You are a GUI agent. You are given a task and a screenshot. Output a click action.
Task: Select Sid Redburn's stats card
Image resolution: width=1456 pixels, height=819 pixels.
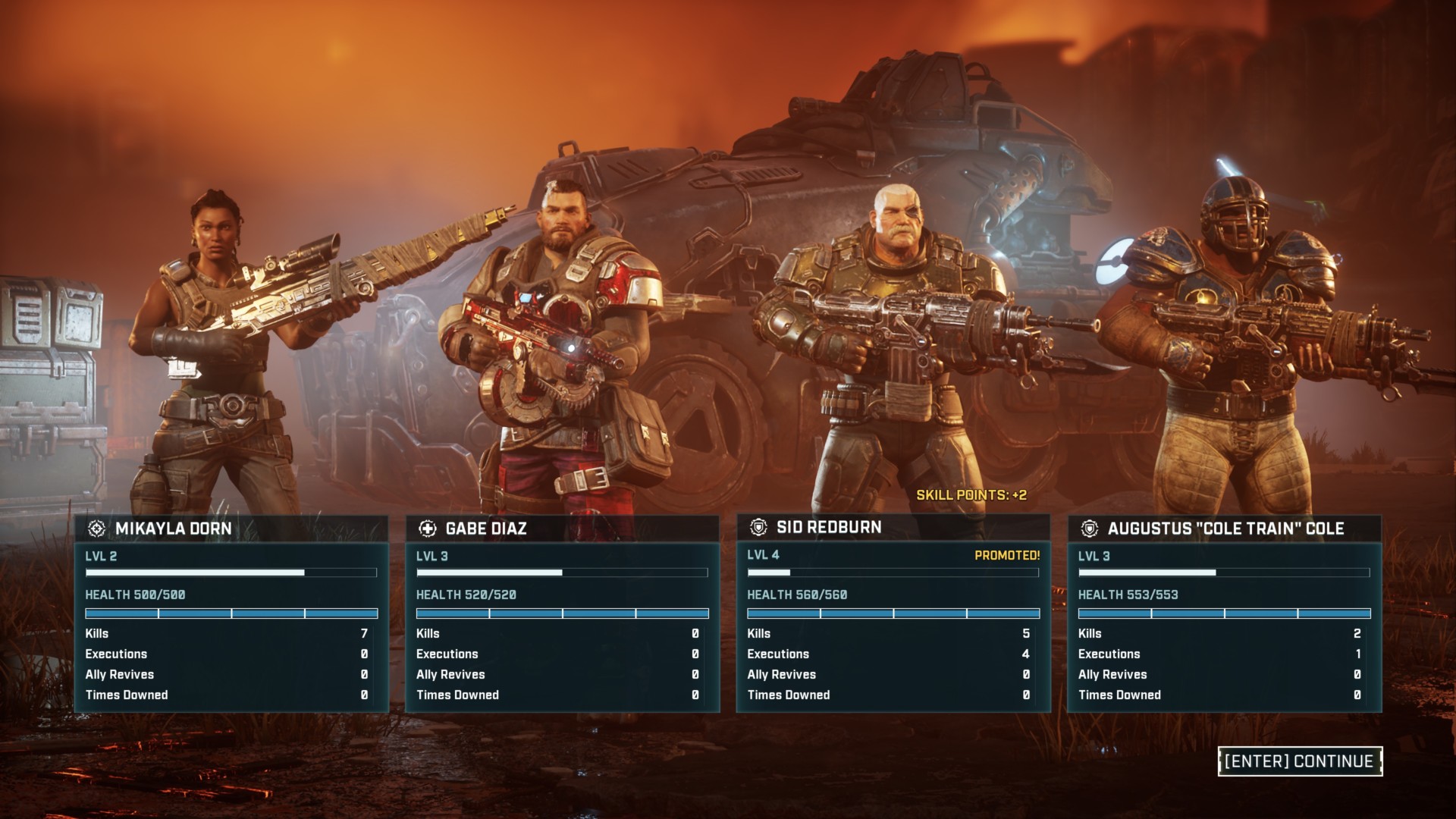(893, 614)
